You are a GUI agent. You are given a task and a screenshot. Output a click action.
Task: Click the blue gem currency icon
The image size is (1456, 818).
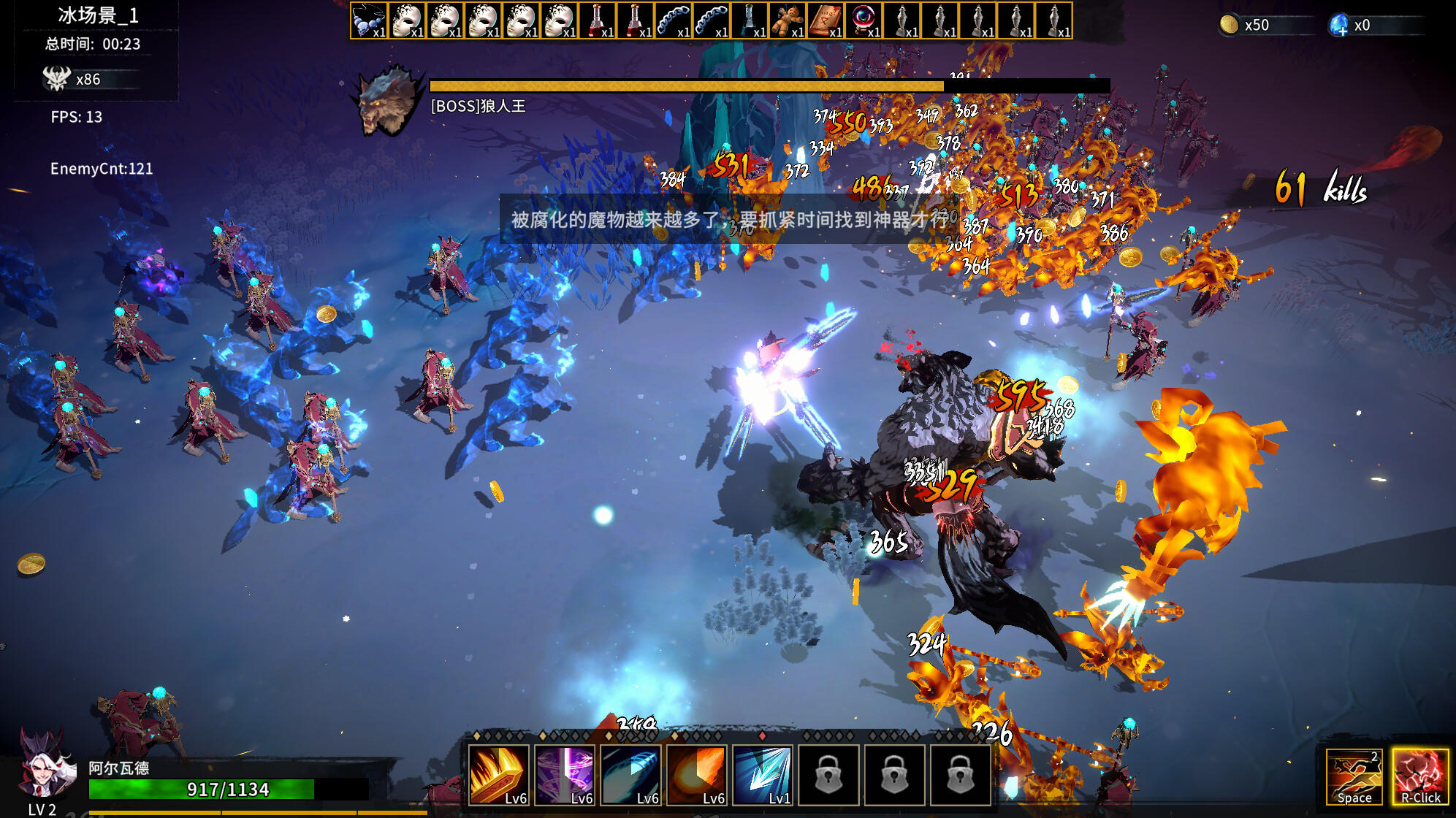[1338, 26]
